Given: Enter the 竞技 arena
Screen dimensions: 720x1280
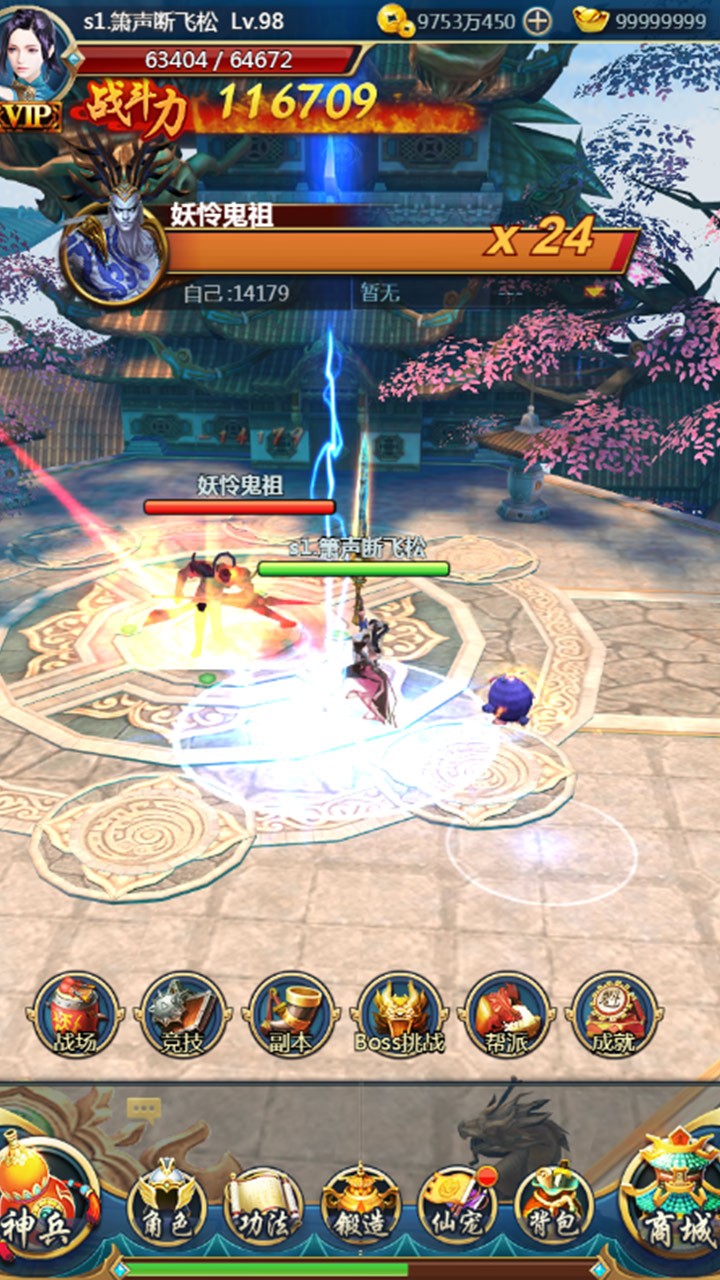Looking at the screenshot, I should pyautogui.click(x=183, y=1015).
